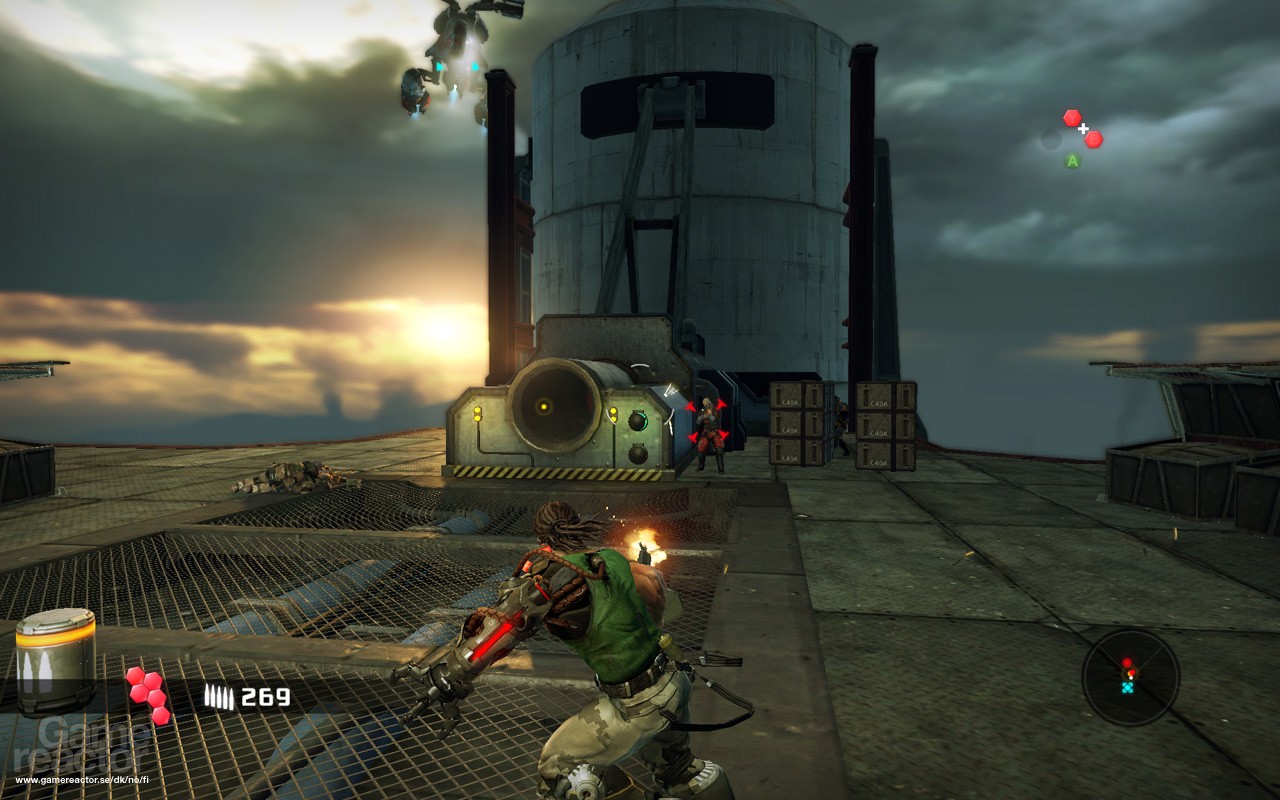Toggle the leftmost health hexagon segment
1280x800 pixels.
coord(137,693)
